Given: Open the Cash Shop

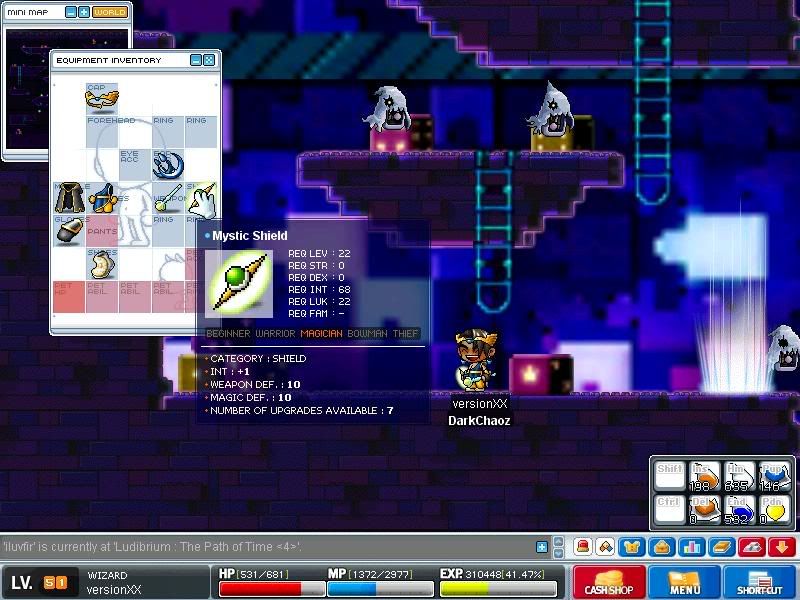Looking at the screenshot, I should pos(608,582).
